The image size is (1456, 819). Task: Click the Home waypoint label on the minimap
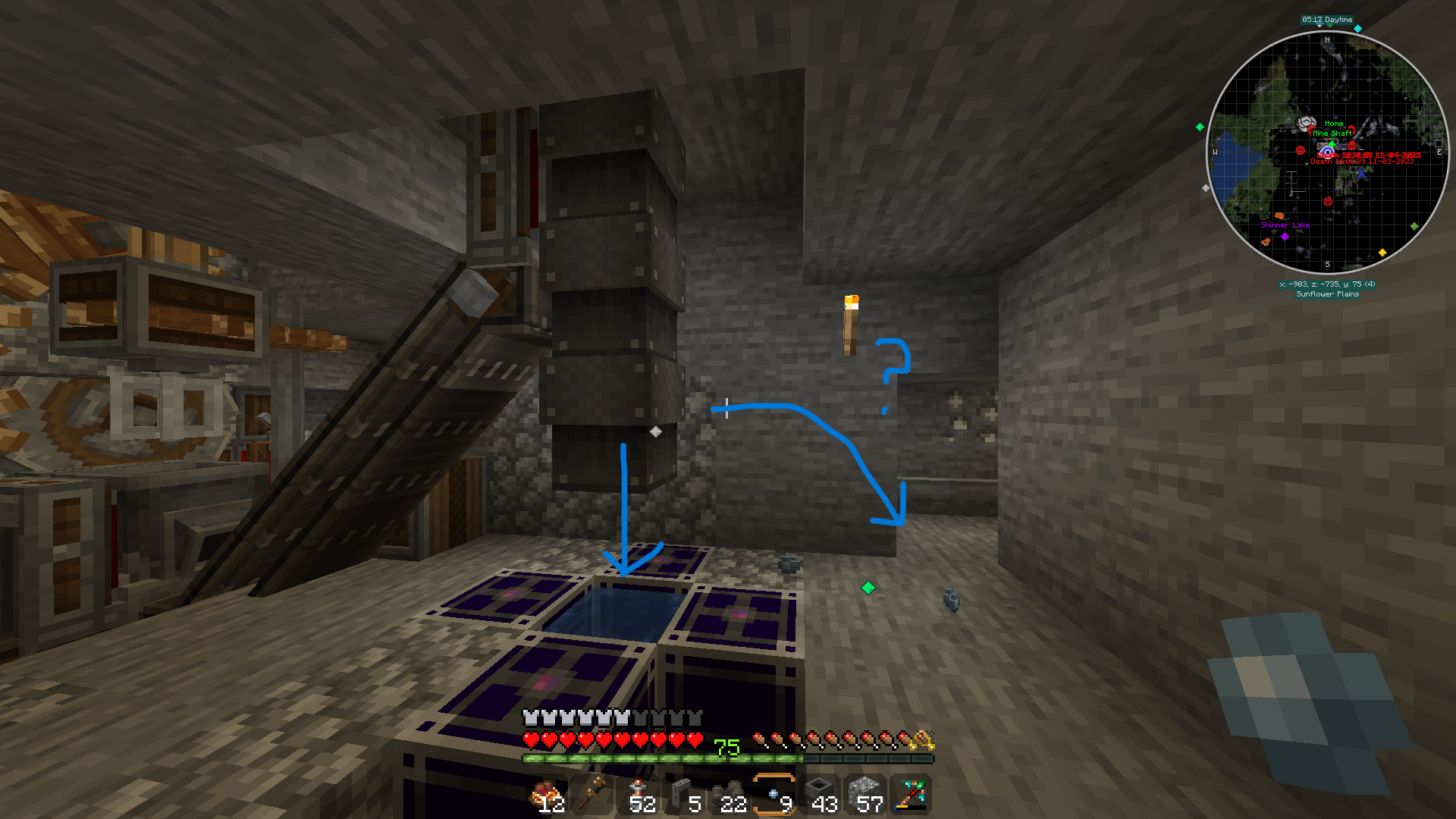click(1333, 123)
